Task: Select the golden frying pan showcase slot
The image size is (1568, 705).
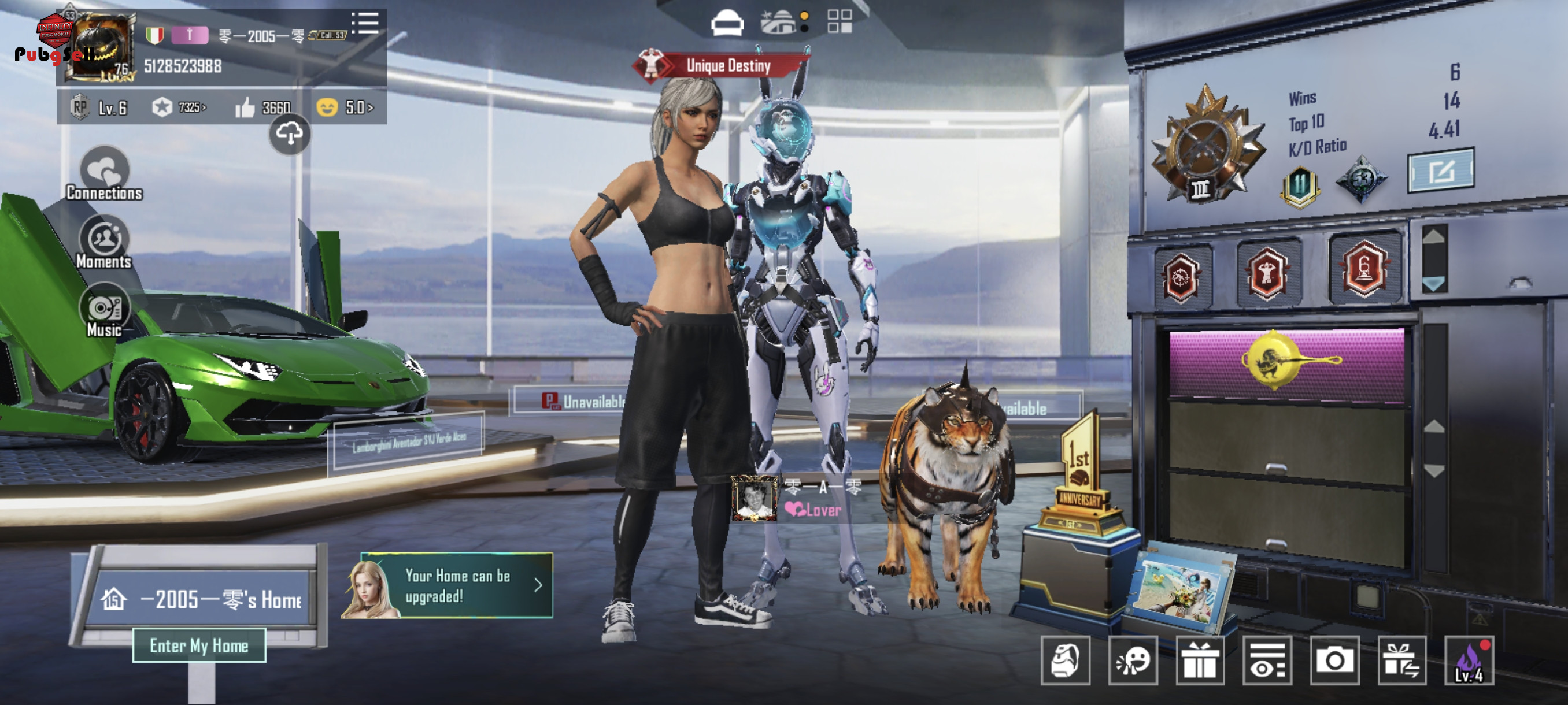Action: tap(1286, 363)
